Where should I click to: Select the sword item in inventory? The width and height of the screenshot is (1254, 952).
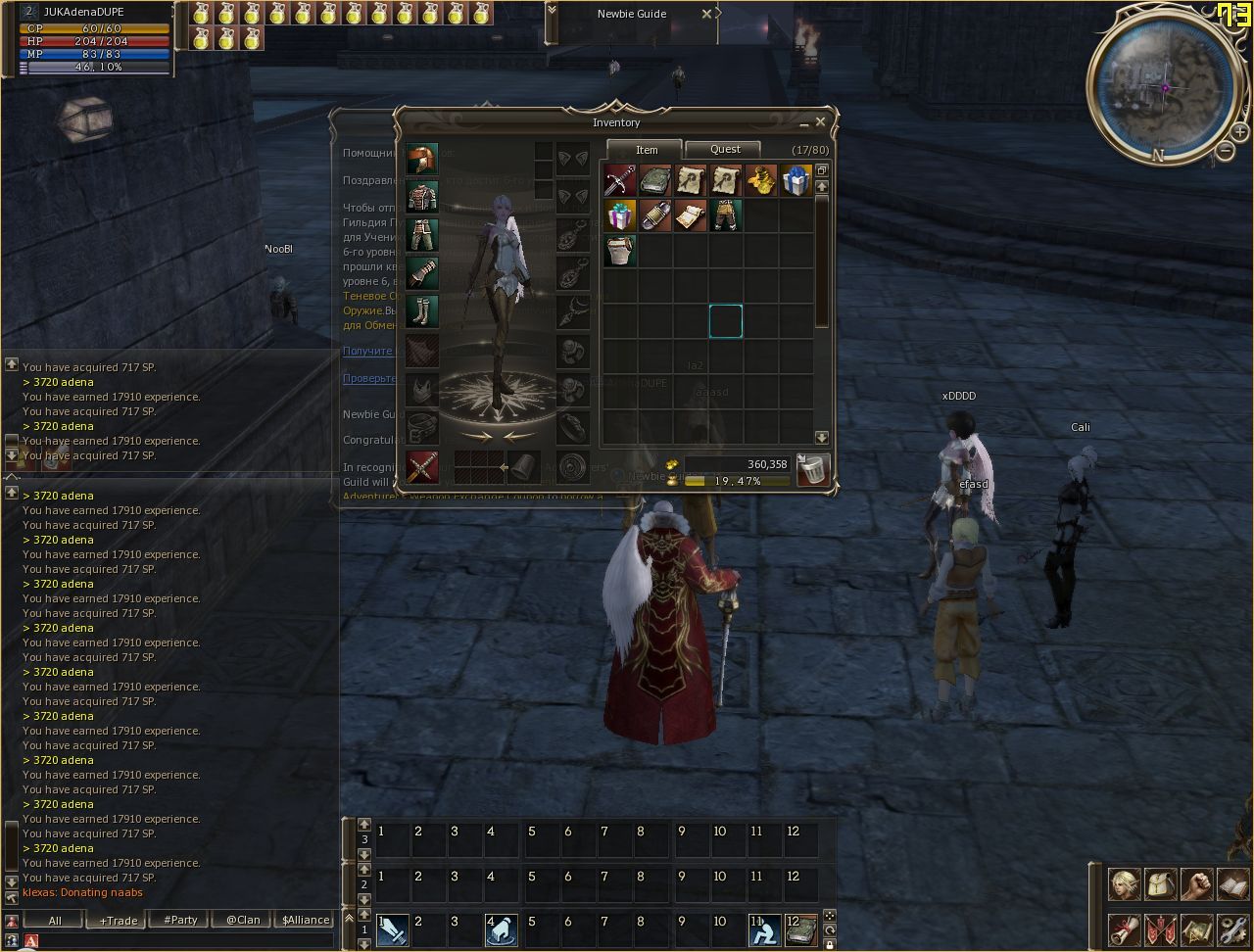pos(619,180)
